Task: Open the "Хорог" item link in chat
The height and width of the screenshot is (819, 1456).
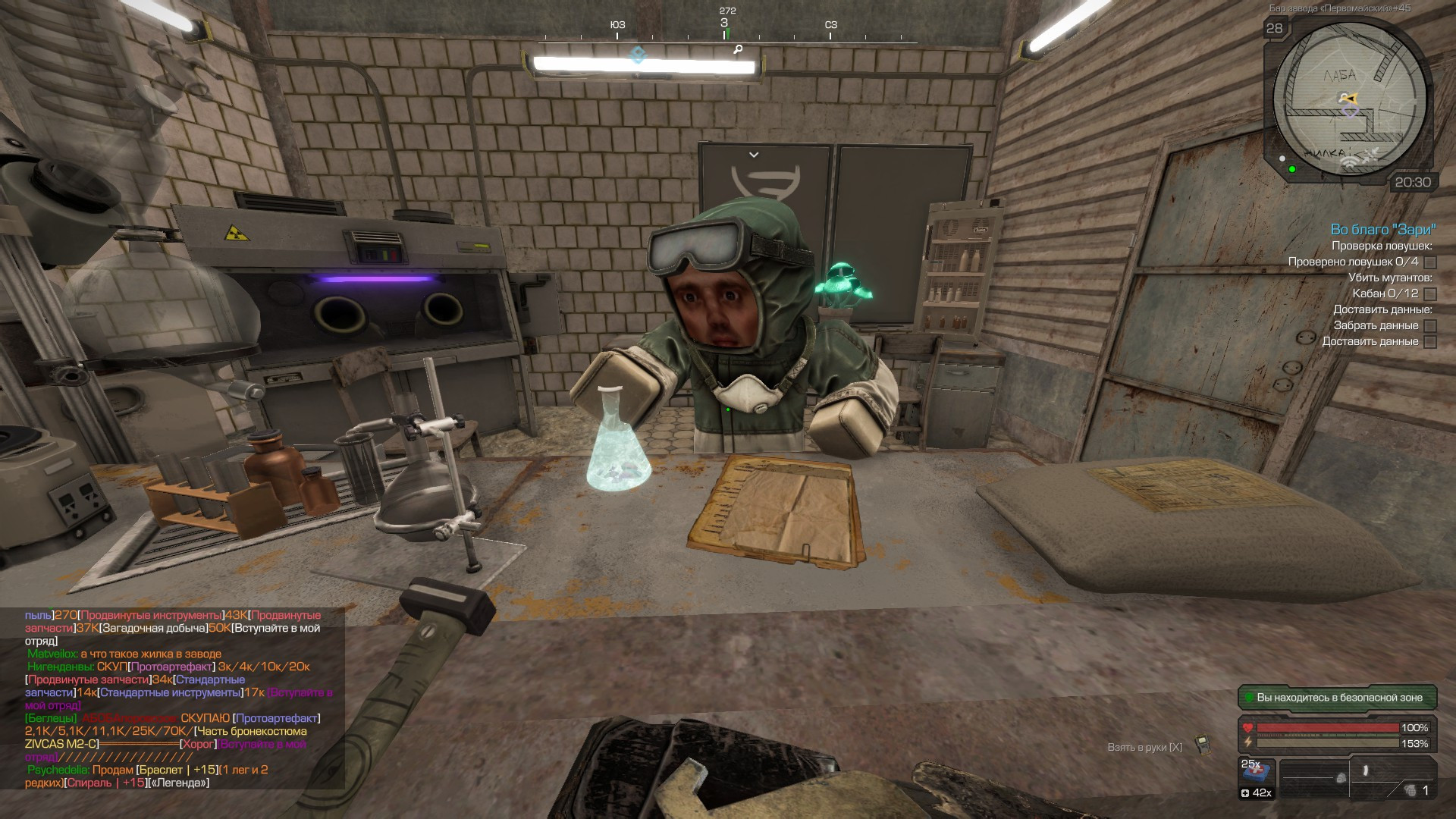Action: point(199,744)
